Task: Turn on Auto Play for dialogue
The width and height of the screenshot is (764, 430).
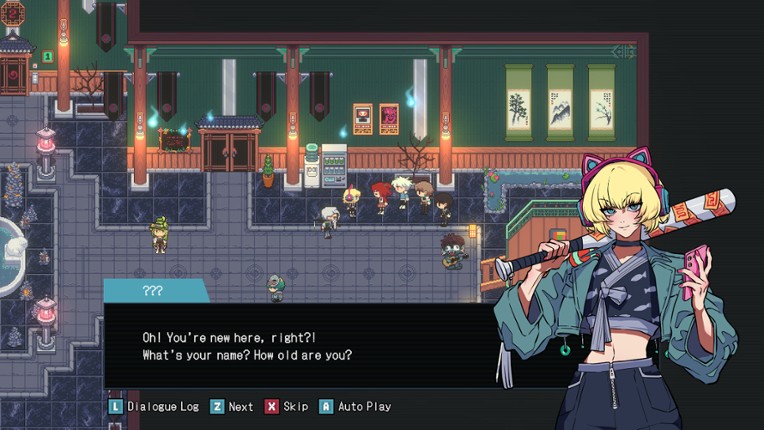Action: (x=355, y=407)
